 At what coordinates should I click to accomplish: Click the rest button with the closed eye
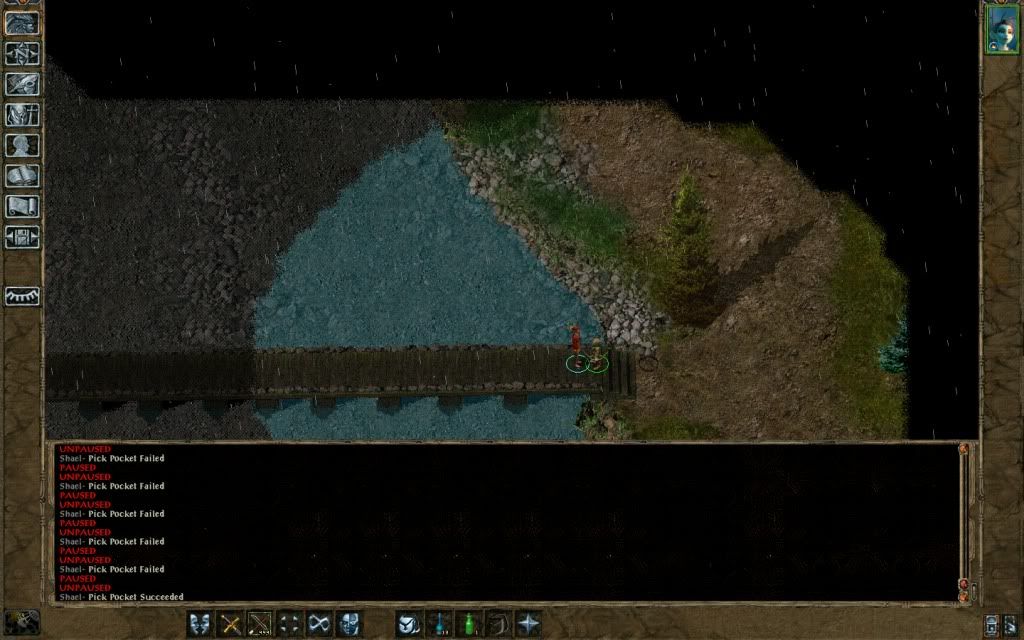(22, 296)
